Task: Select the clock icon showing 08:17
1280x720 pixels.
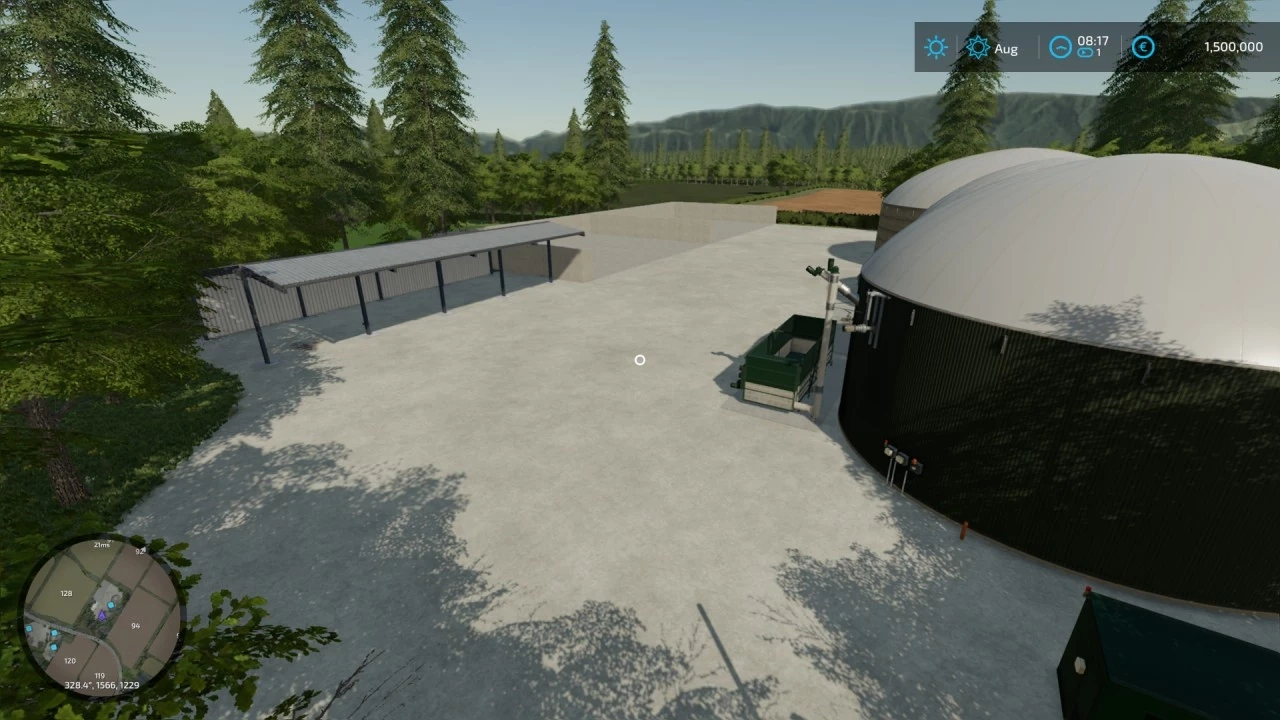Action: point(1060,46)
